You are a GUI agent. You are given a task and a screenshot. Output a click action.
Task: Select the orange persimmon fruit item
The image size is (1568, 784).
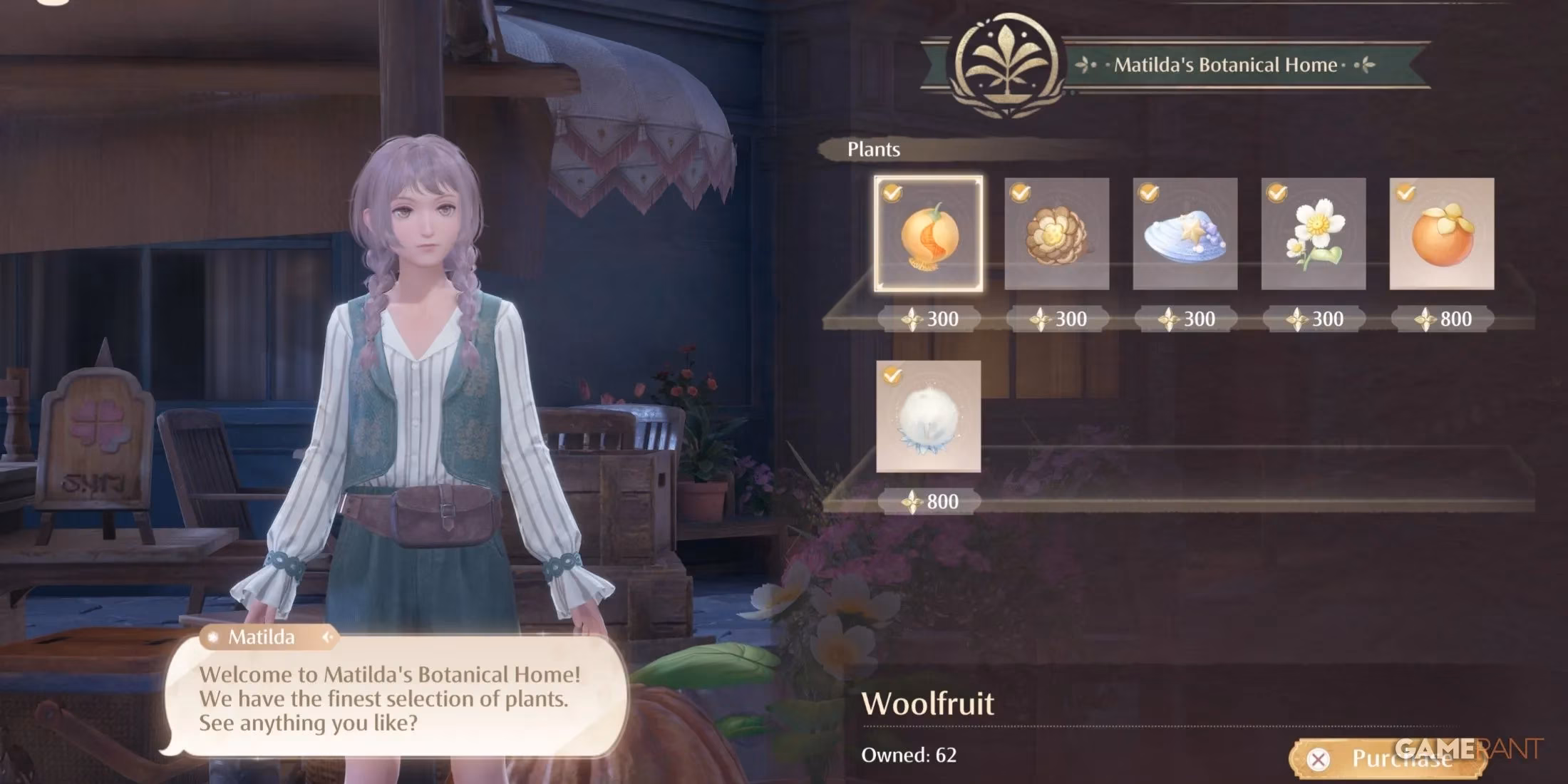(1441, 234)
